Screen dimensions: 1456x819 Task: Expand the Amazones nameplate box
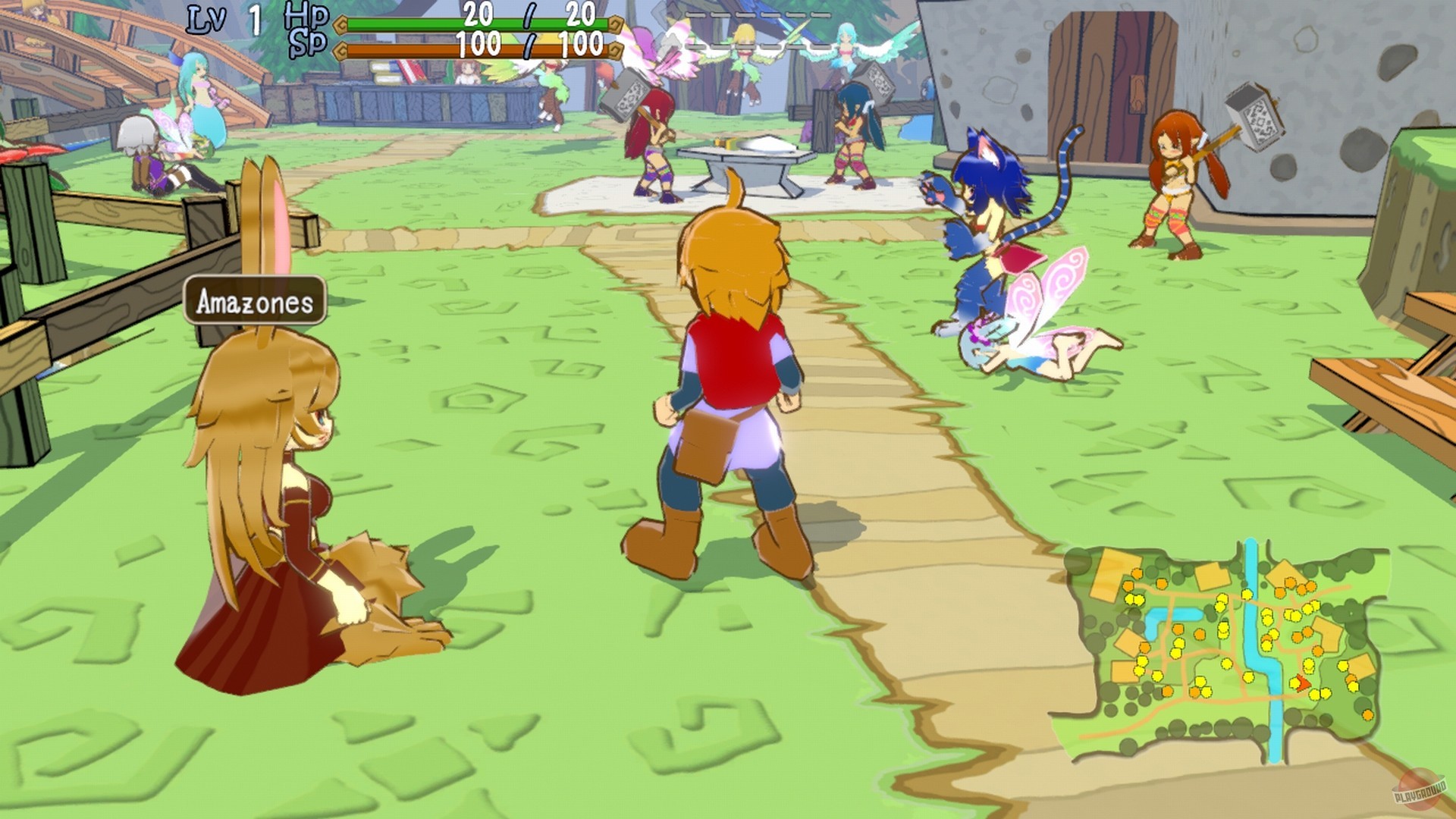coord(254,303)
